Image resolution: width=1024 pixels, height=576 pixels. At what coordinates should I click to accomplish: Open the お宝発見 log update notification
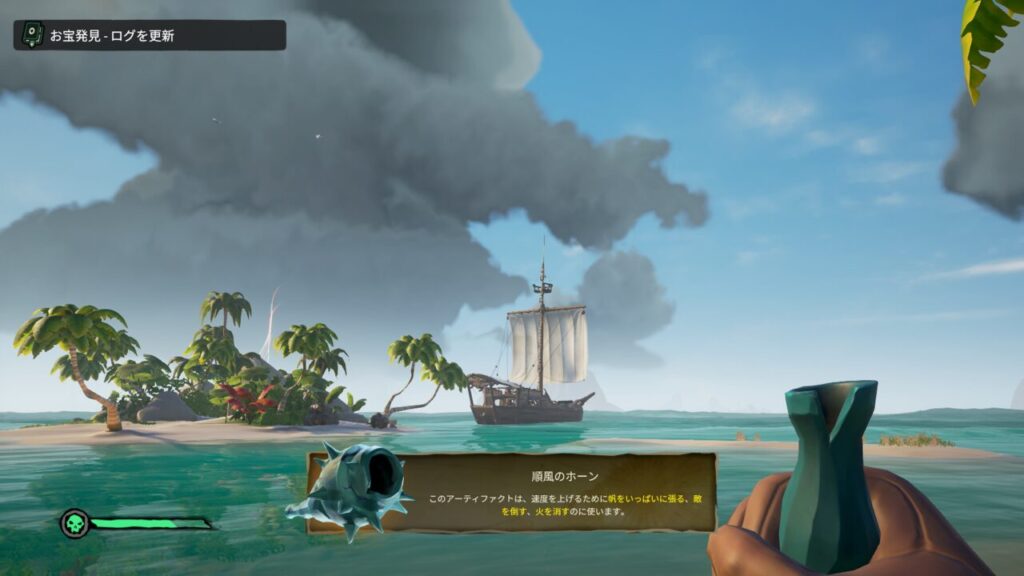(149, 35)
